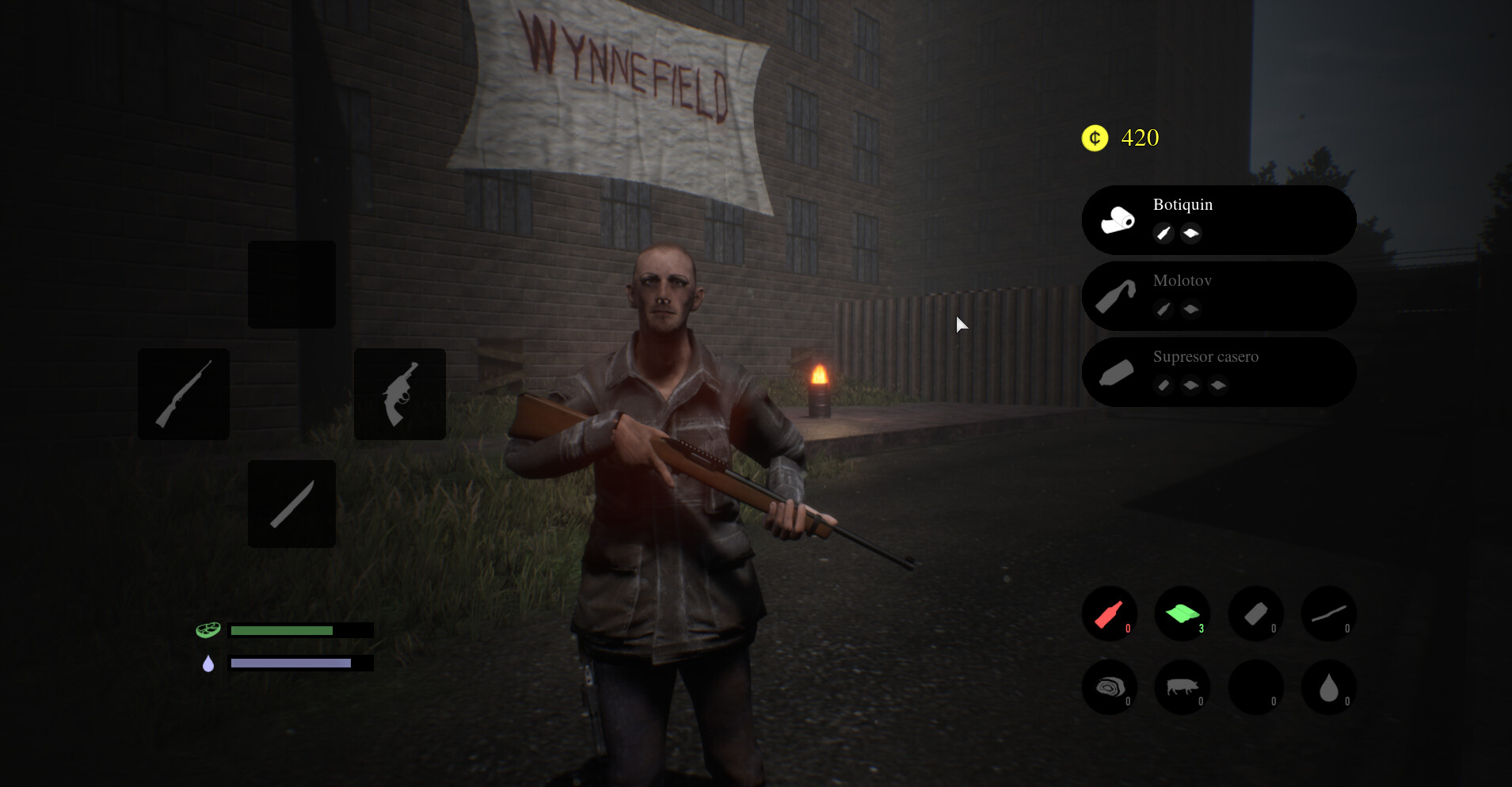
Task: Click the green health bar
Action: point(280,629)
